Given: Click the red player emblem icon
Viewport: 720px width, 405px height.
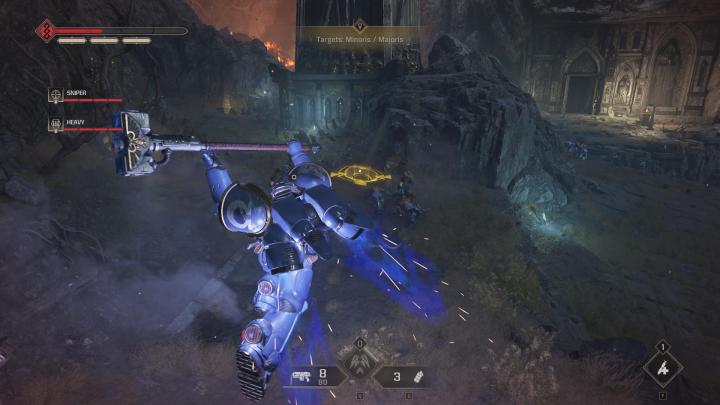Looking at the screenshot, I should coord(45,31).
